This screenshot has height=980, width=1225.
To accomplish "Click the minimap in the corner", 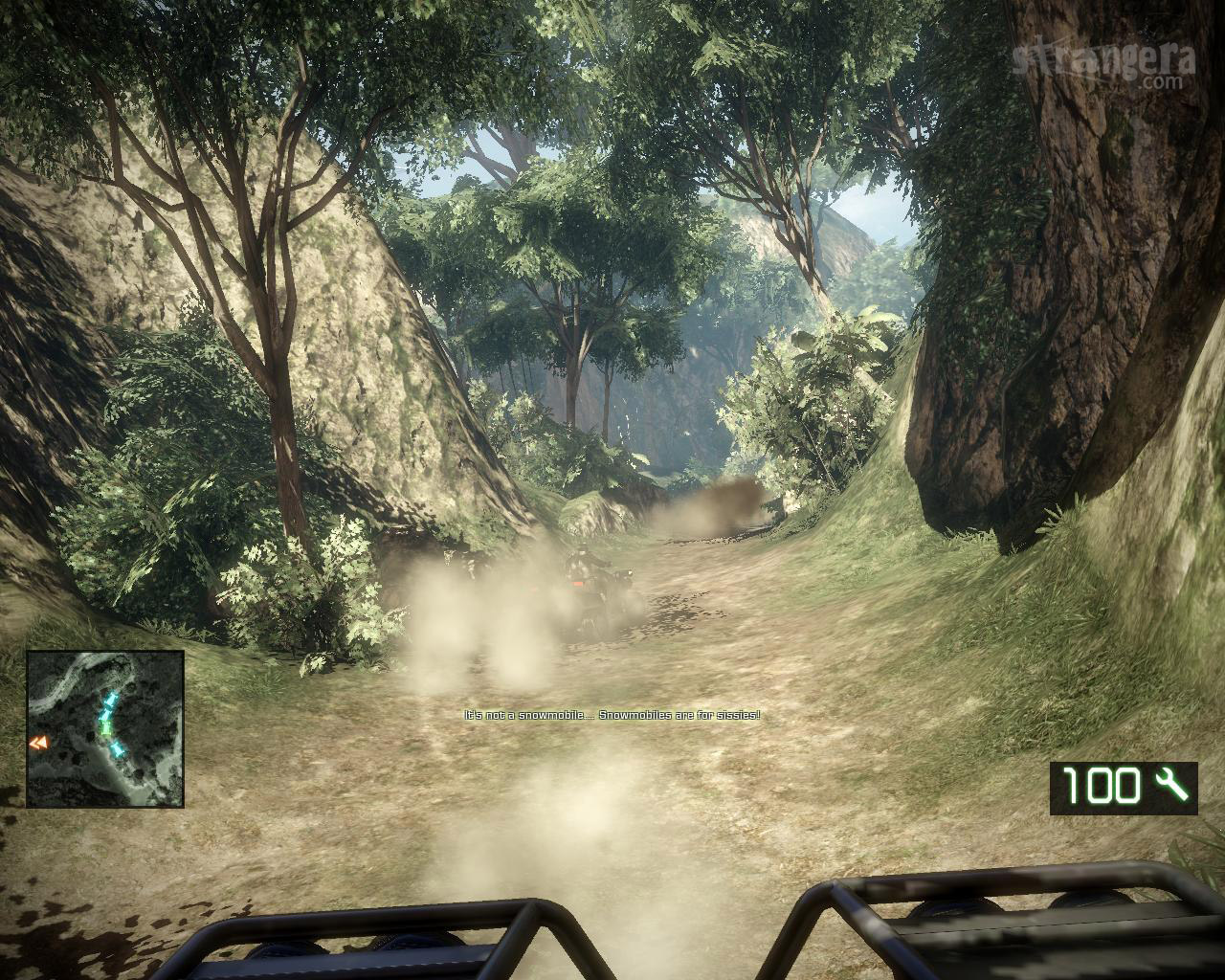I will click(105, 728).
